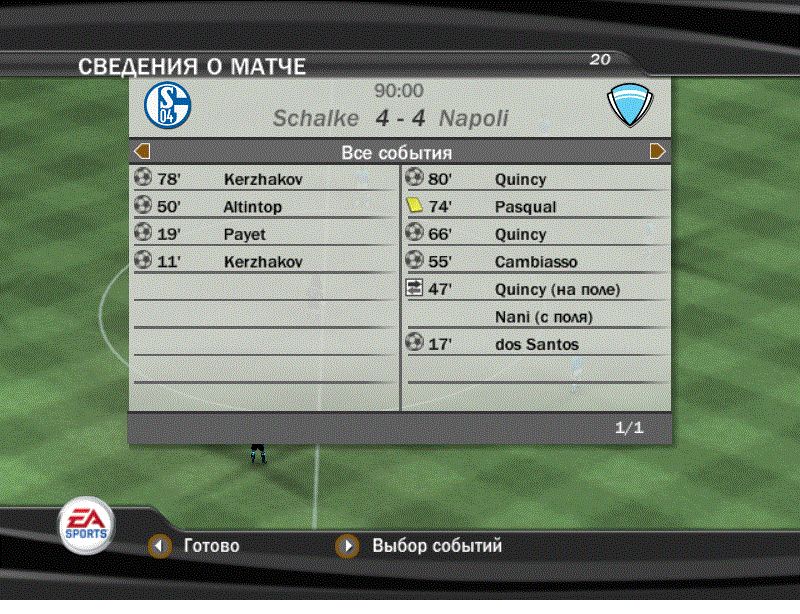Select Altintop 50' goal row
The image size is (800, 614).
[x=264, y=207]
